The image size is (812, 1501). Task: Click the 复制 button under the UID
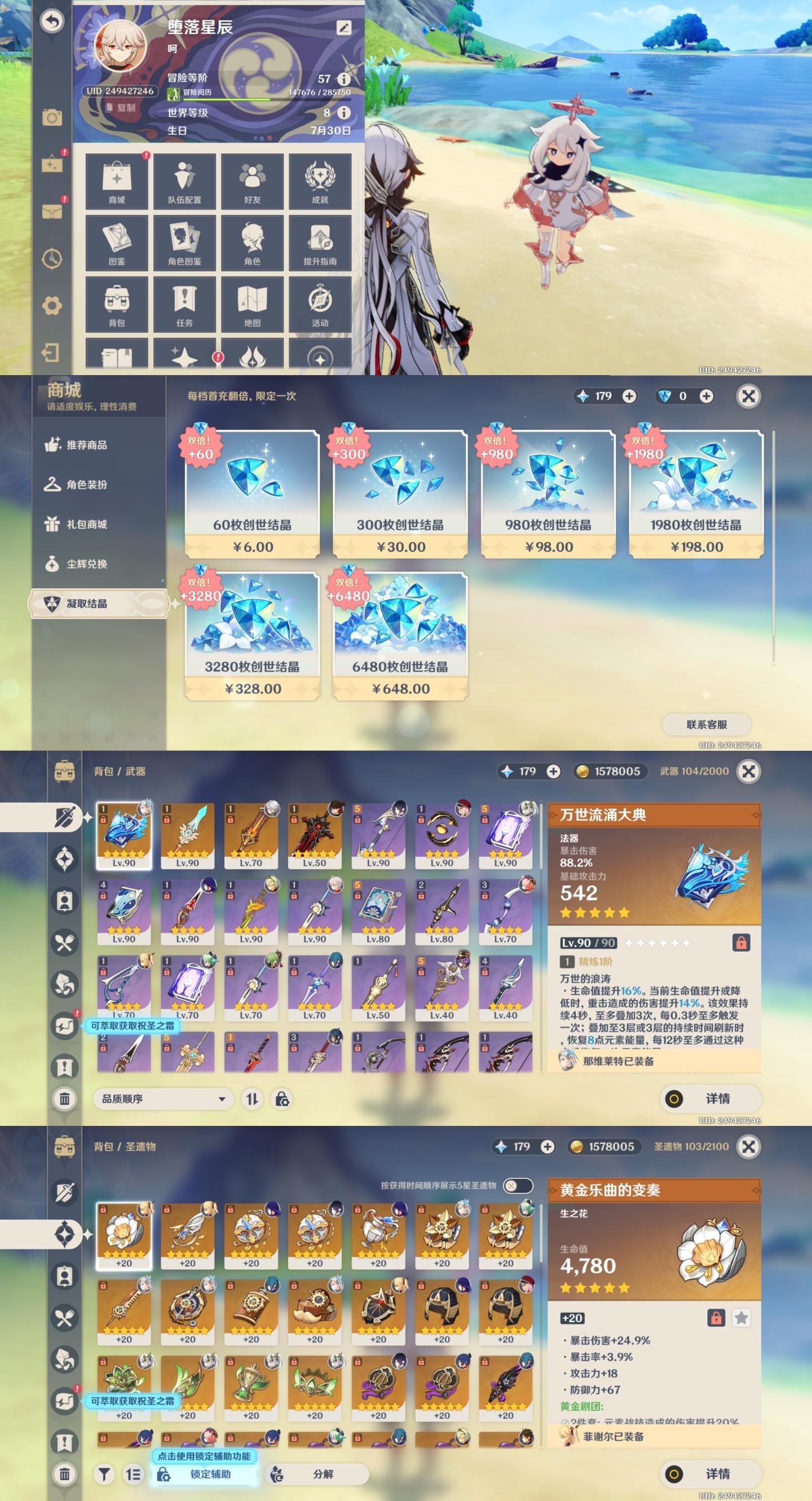121,108
